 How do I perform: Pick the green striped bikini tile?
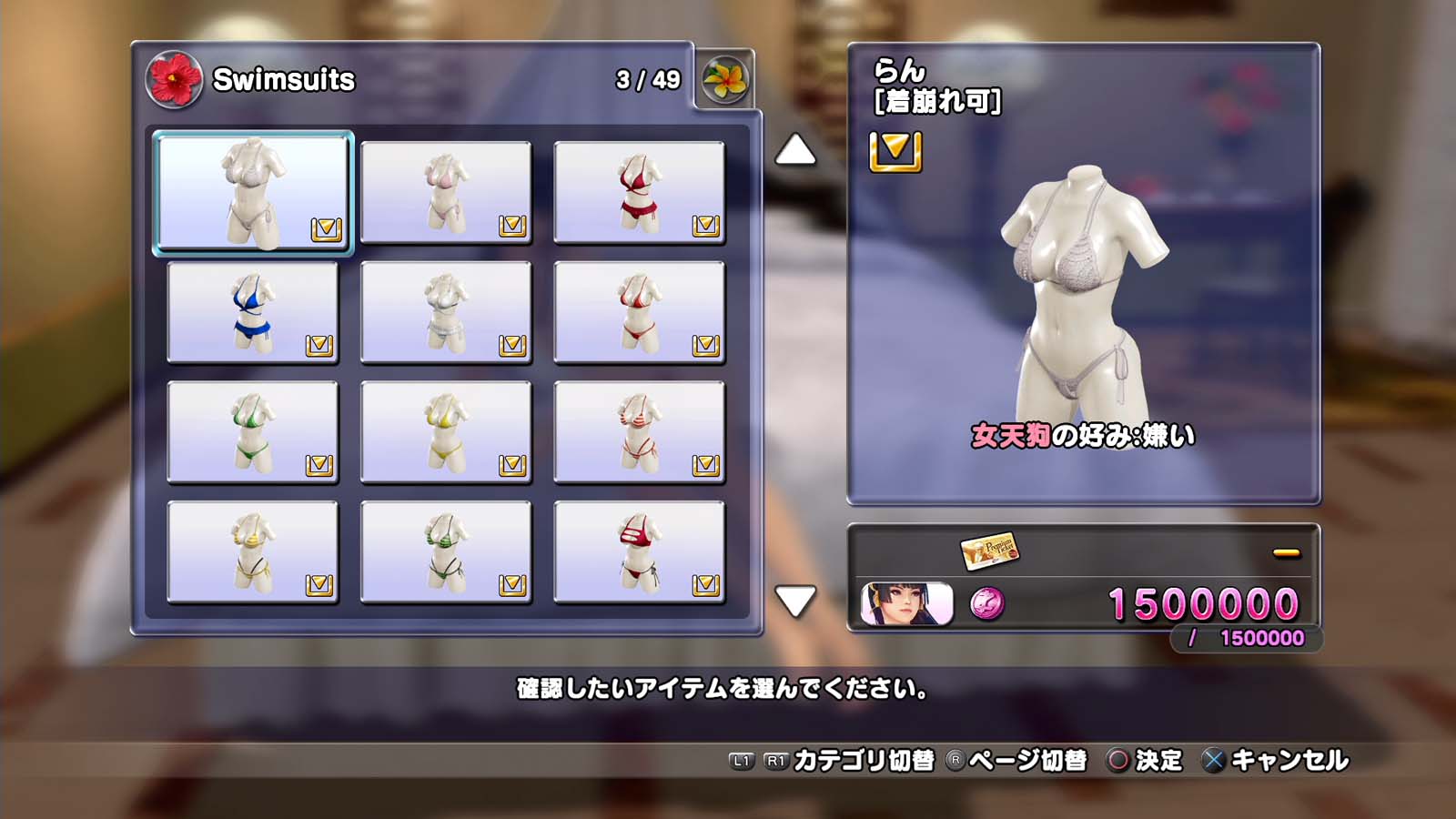click(445, 552)
